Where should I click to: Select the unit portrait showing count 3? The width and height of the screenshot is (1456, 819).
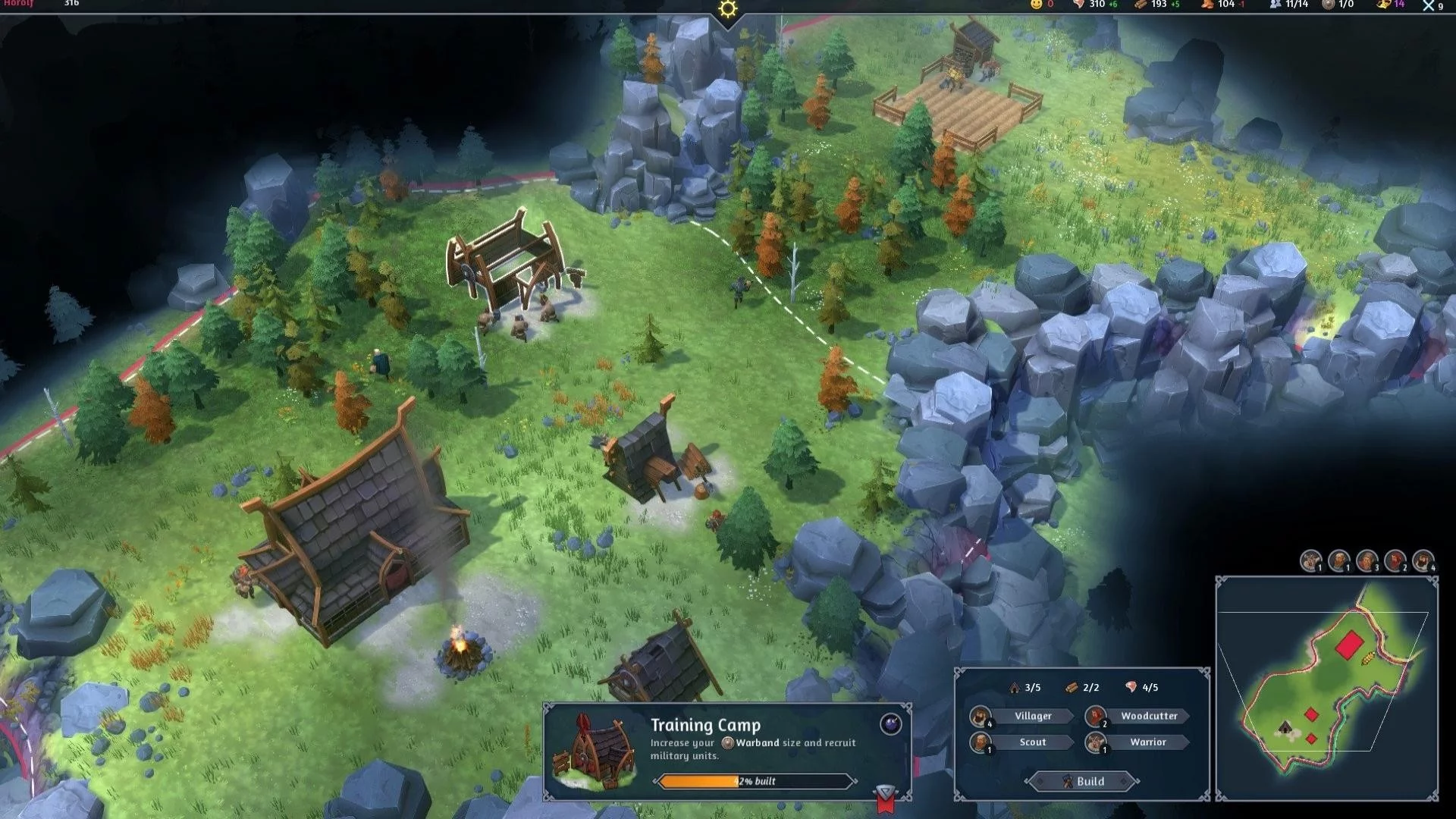pyautogui.click(x=1367, y=561)
